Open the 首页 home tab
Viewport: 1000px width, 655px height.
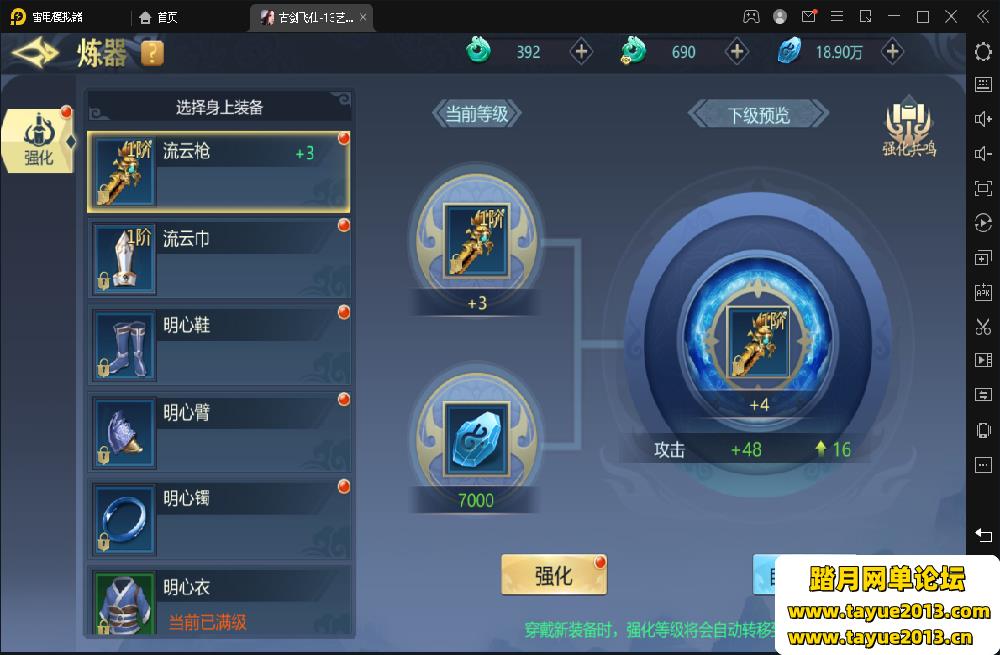click(160, 17)
